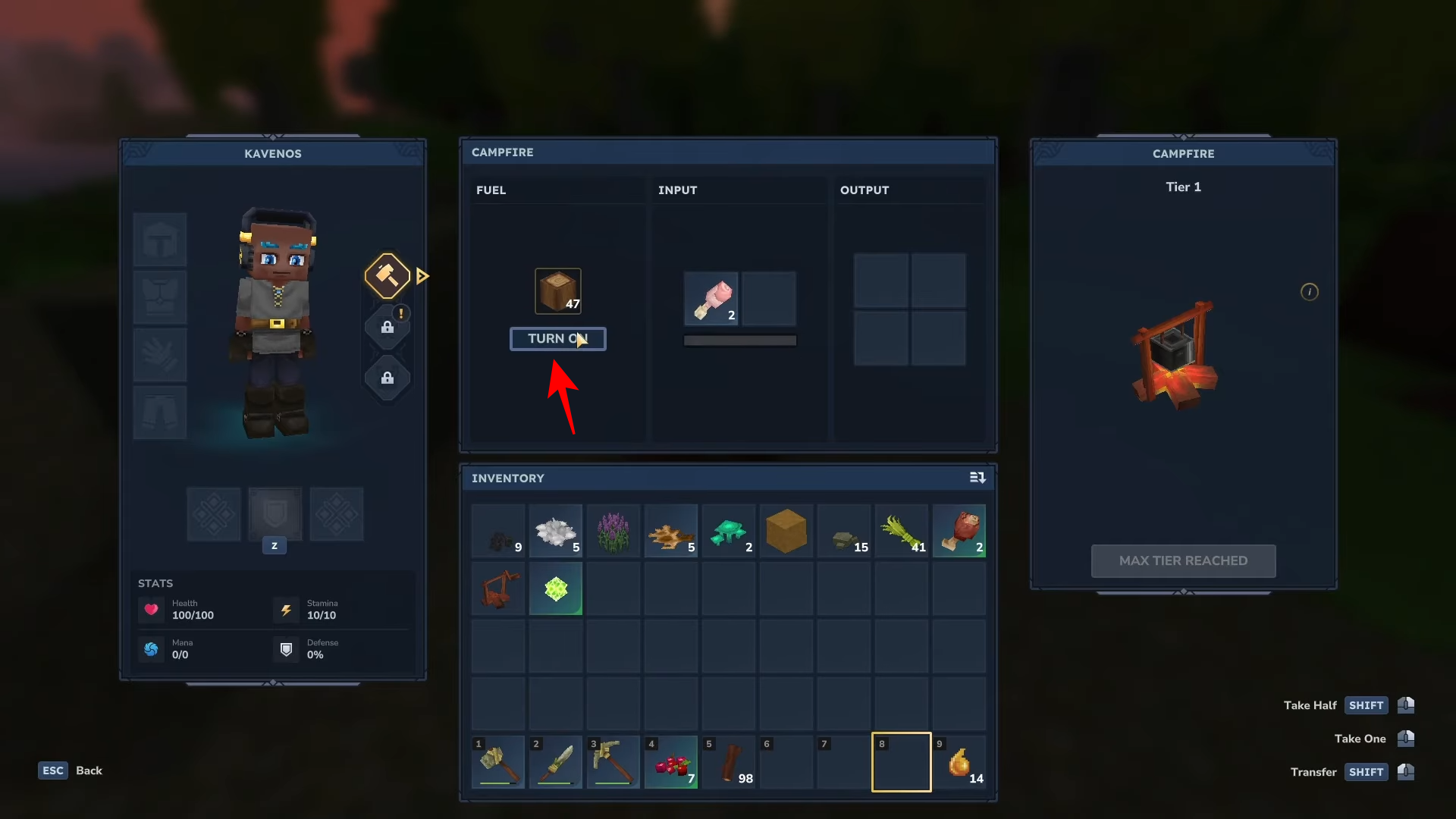Click the red meat item in the inventory top row
1456x819 pixels.
pyautogui.click(x=959, y=531)
